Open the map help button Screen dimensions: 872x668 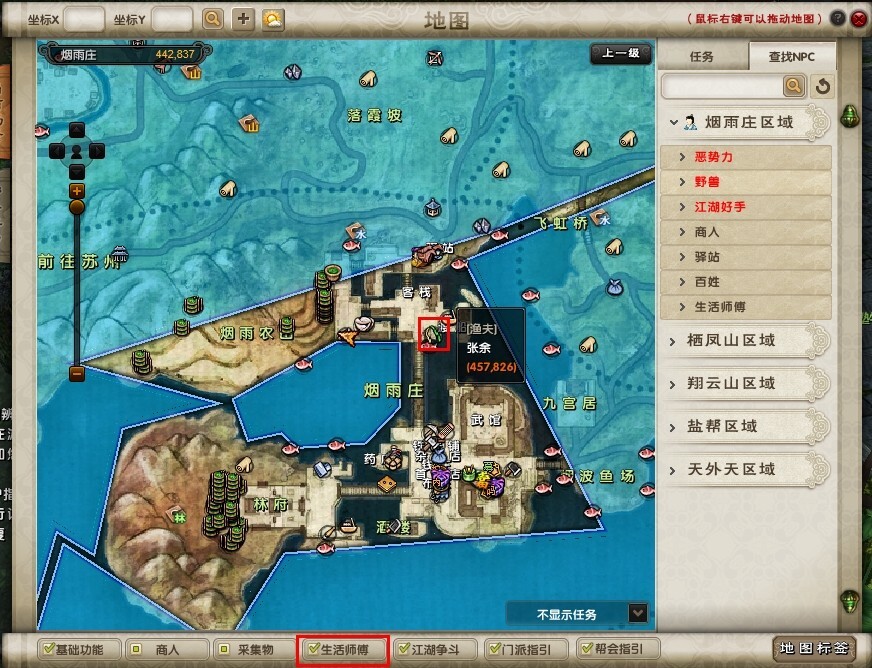pos(837,18)
